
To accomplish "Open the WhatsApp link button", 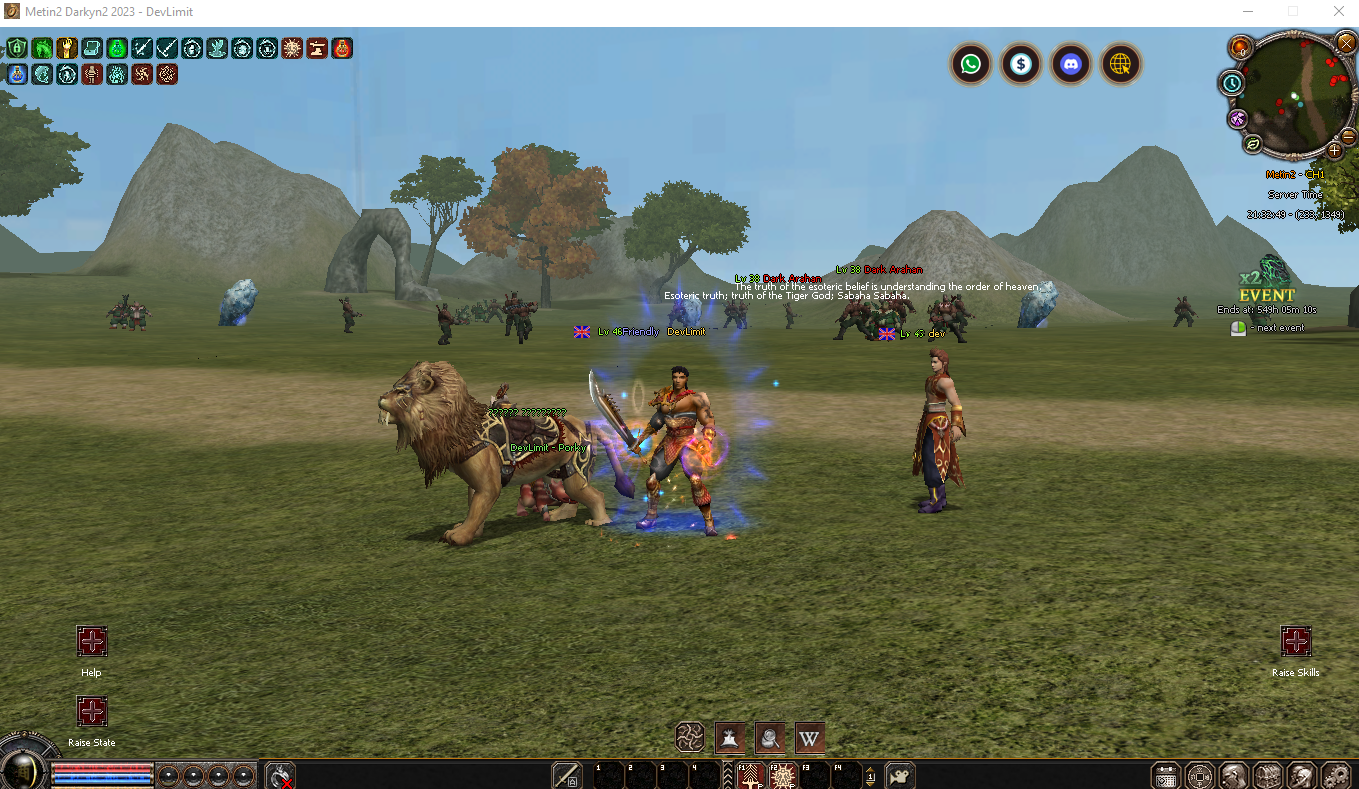I will (970, 65).
